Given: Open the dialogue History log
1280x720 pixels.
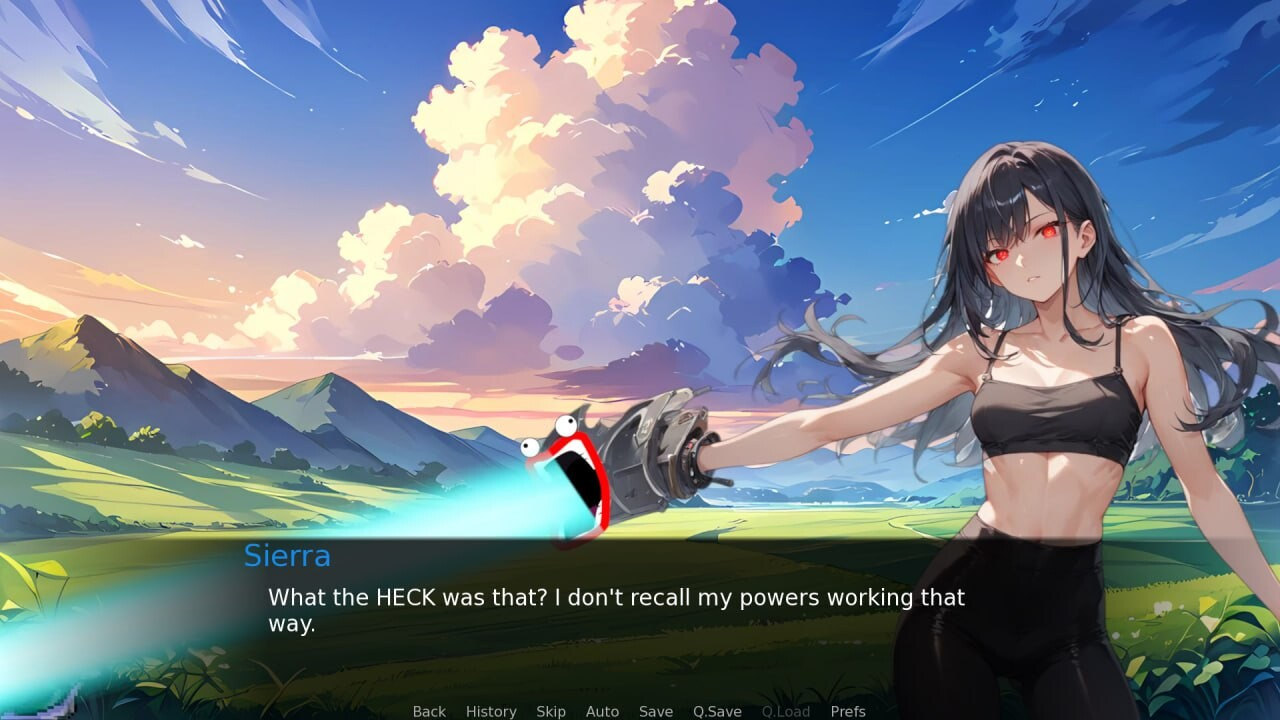Looking at the screenshot, I should coord(491,711).
